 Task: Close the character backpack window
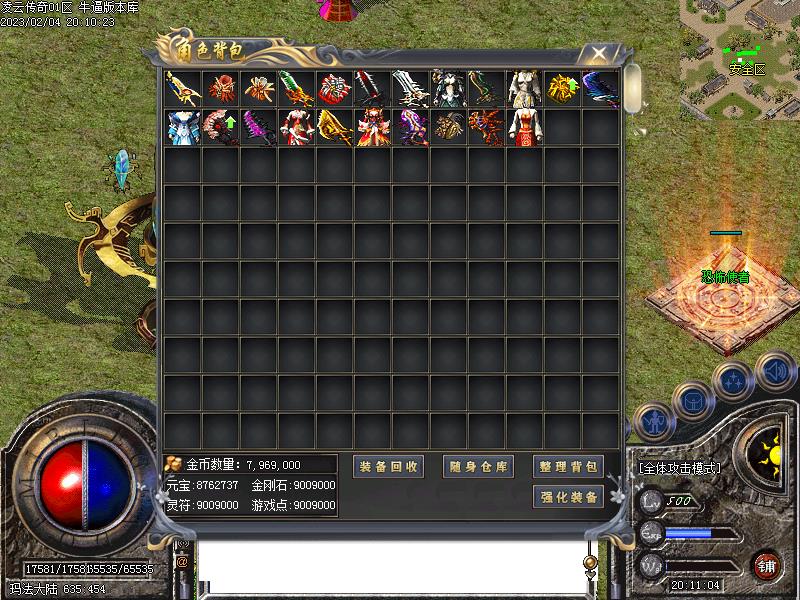[x=598, y=53]
